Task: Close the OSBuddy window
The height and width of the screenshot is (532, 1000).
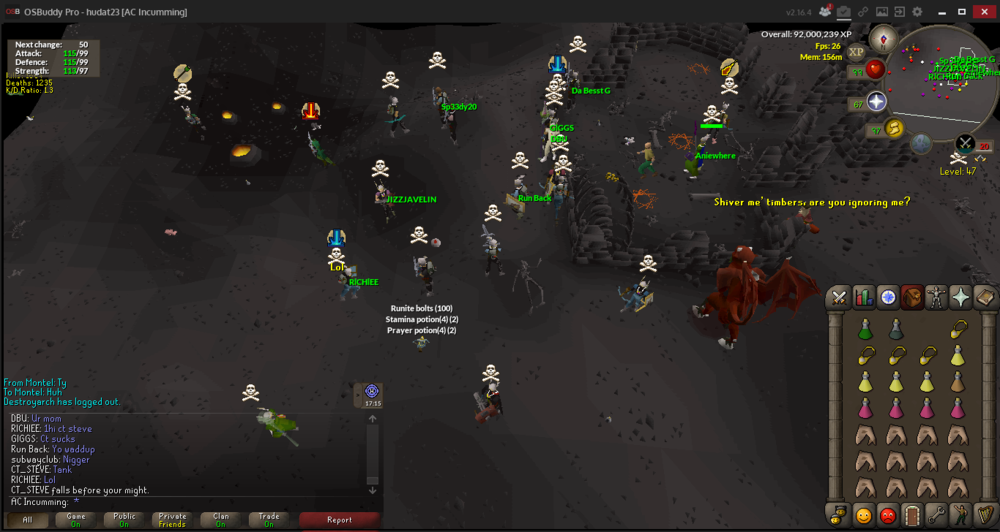Action: (985, 11)
